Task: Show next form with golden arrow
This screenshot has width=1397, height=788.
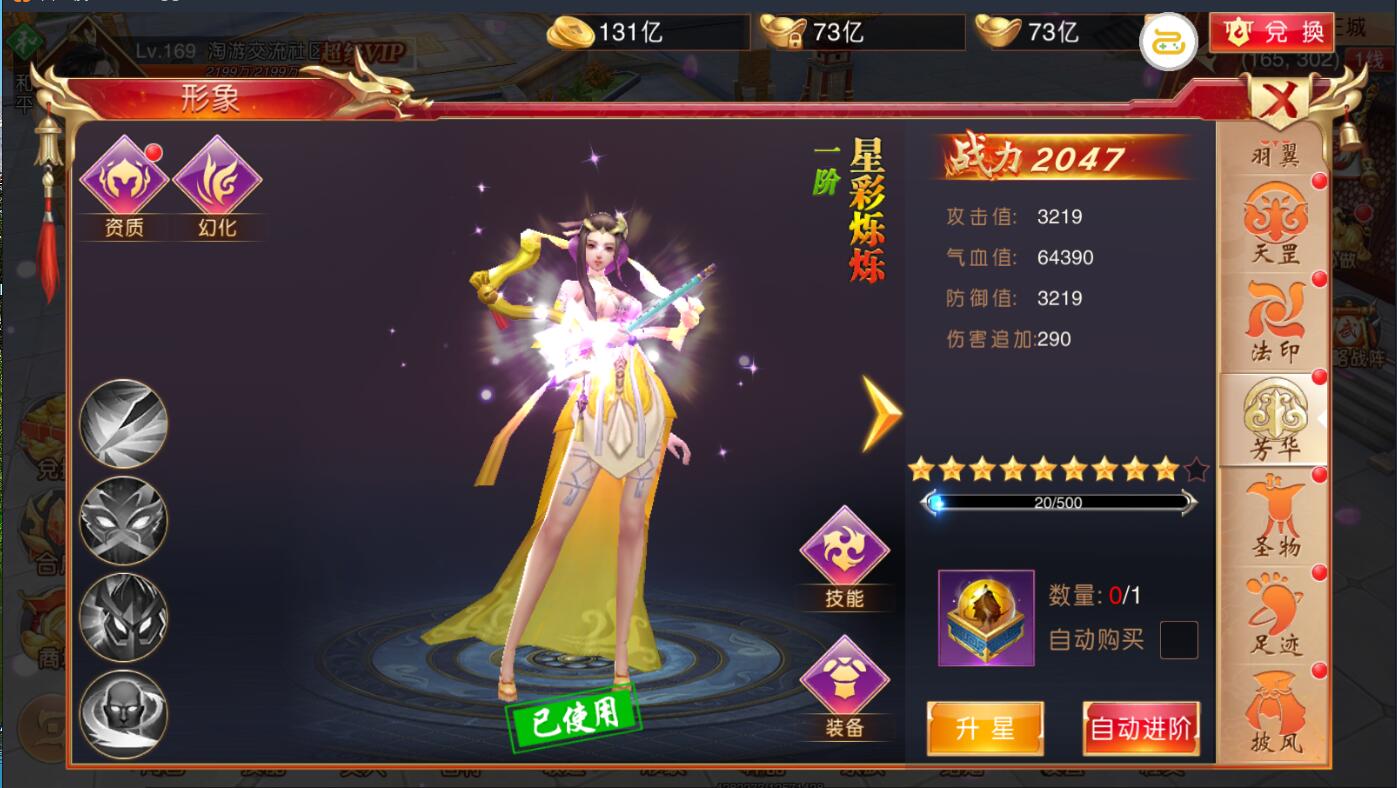Action: tap(881, 412)
